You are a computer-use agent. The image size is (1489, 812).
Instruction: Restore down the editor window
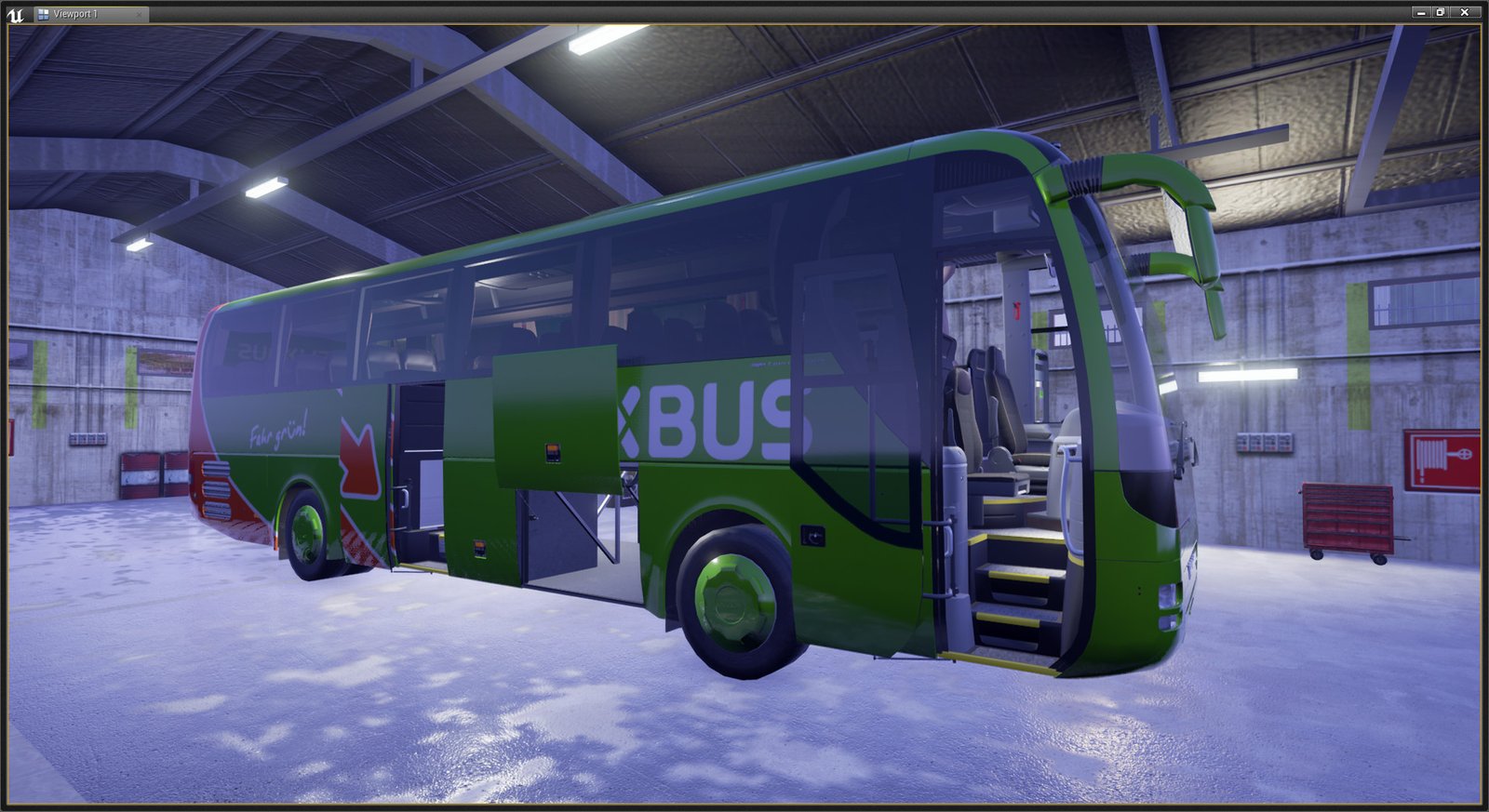coord(1441,12)
